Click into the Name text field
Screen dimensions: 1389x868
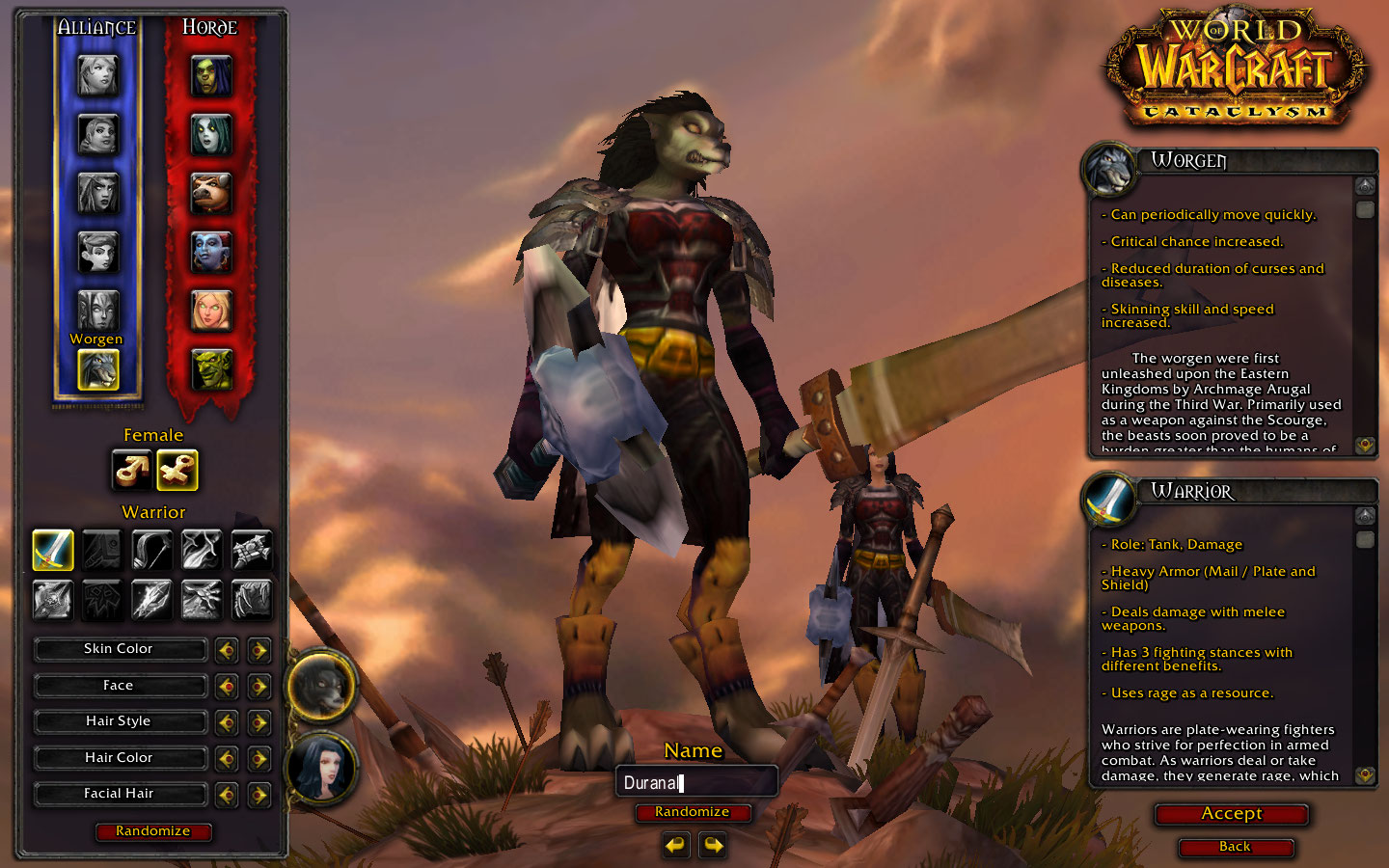coord(695,782)
